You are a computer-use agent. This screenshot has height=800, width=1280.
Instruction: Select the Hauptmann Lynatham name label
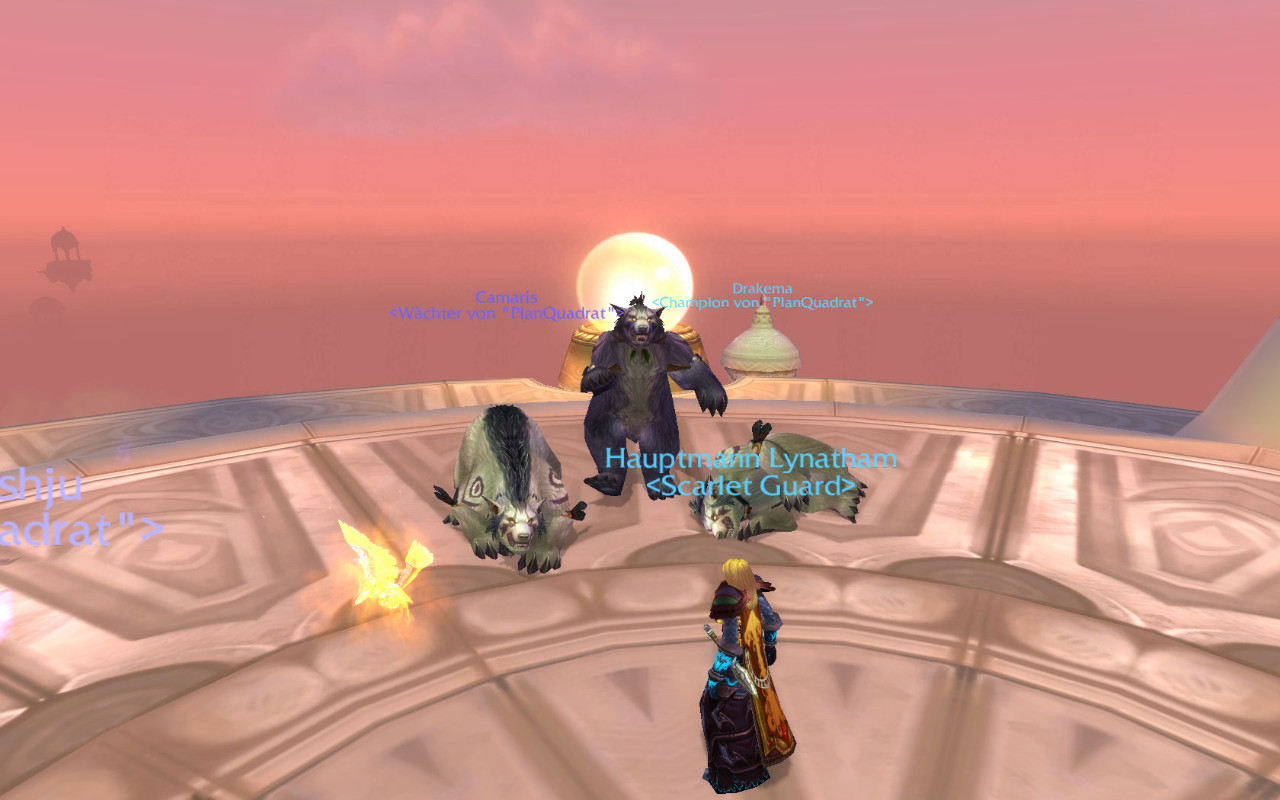(750, 459)
